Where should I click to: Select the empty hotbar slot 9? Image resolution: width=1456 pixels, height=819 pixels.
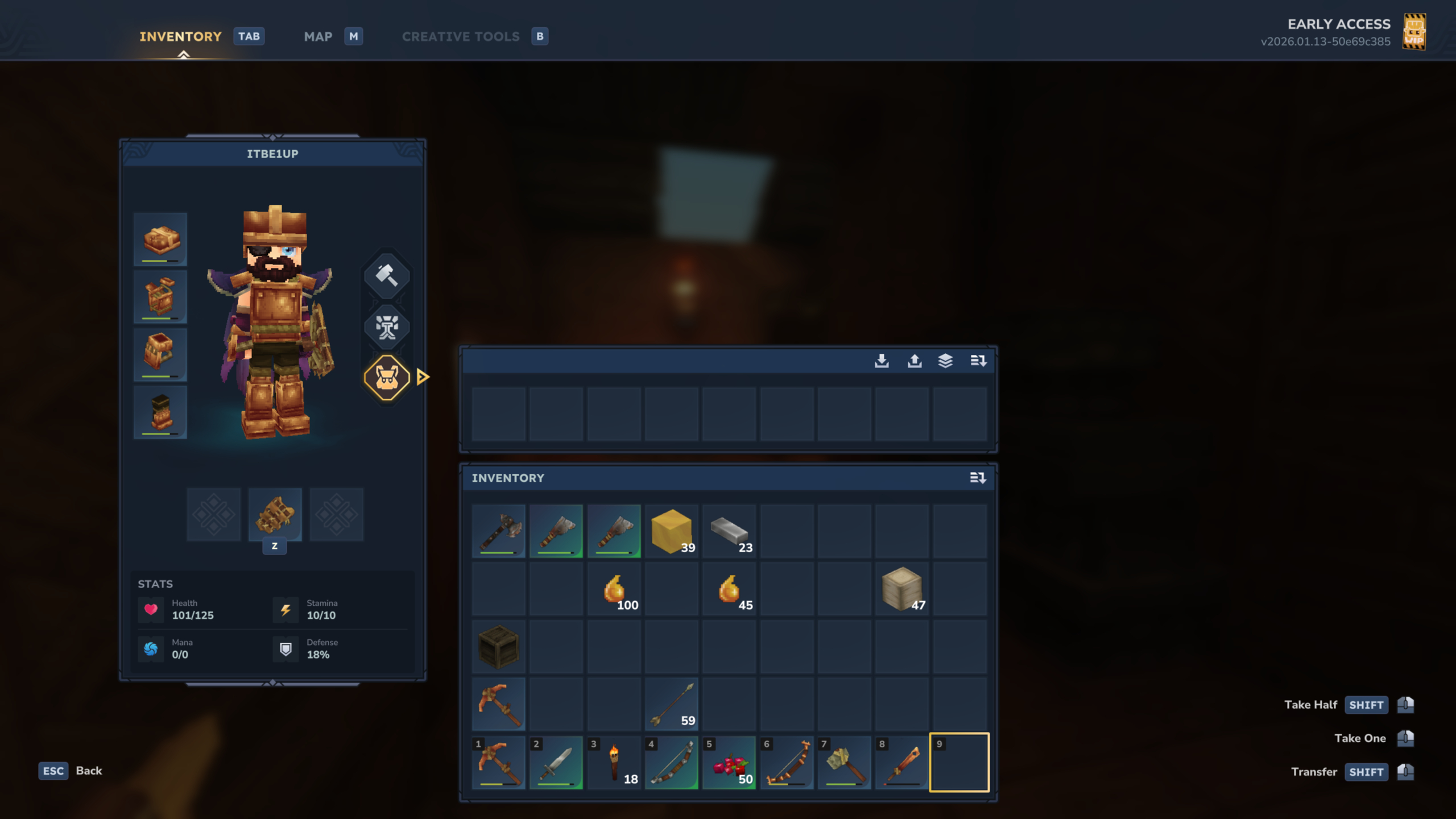(x=959, y=762)
